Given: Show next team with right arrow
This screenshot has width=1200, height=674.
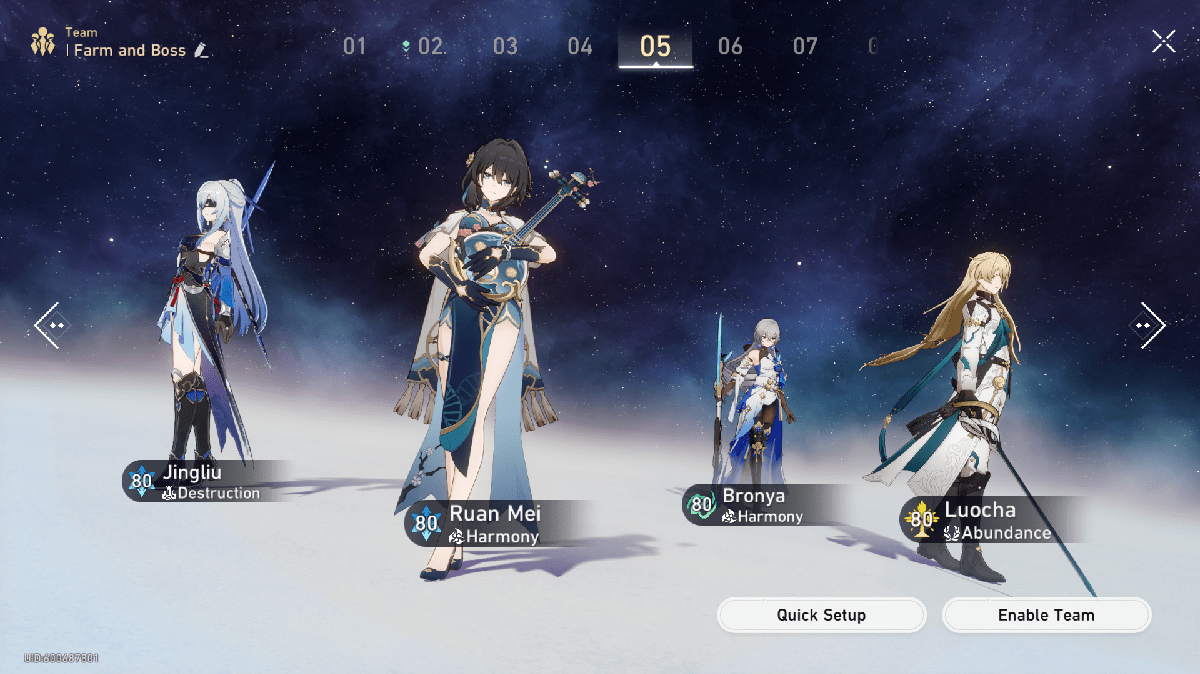Looking at the screenshot, I should pos(1147,325).
